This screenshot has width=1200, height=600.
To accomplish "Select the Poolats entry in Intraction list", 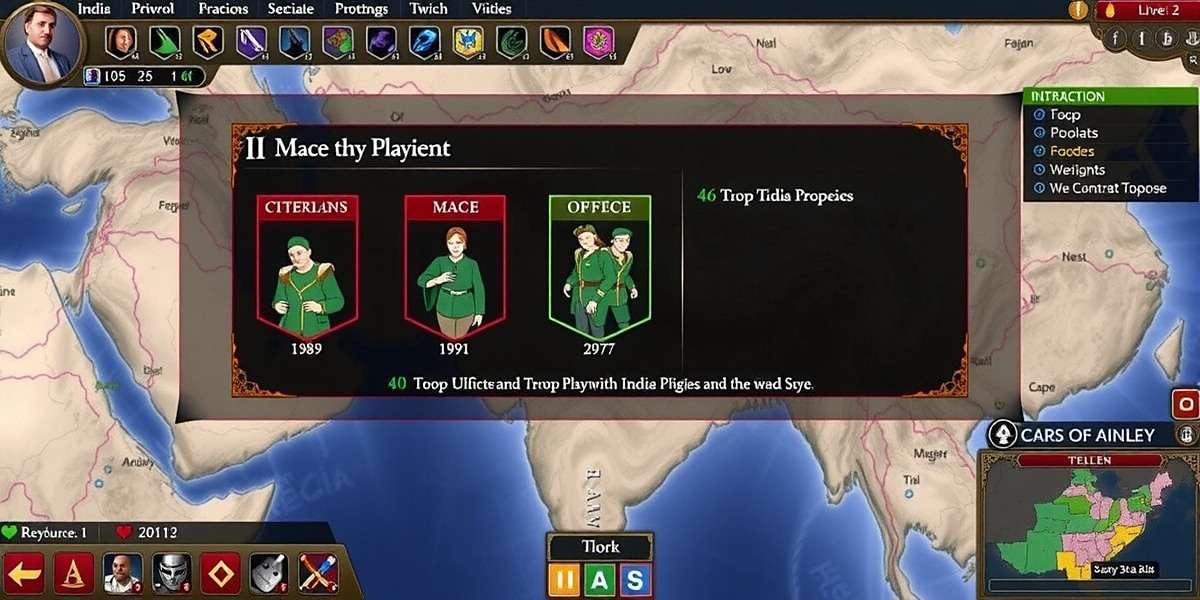I will pos(1073,133).
